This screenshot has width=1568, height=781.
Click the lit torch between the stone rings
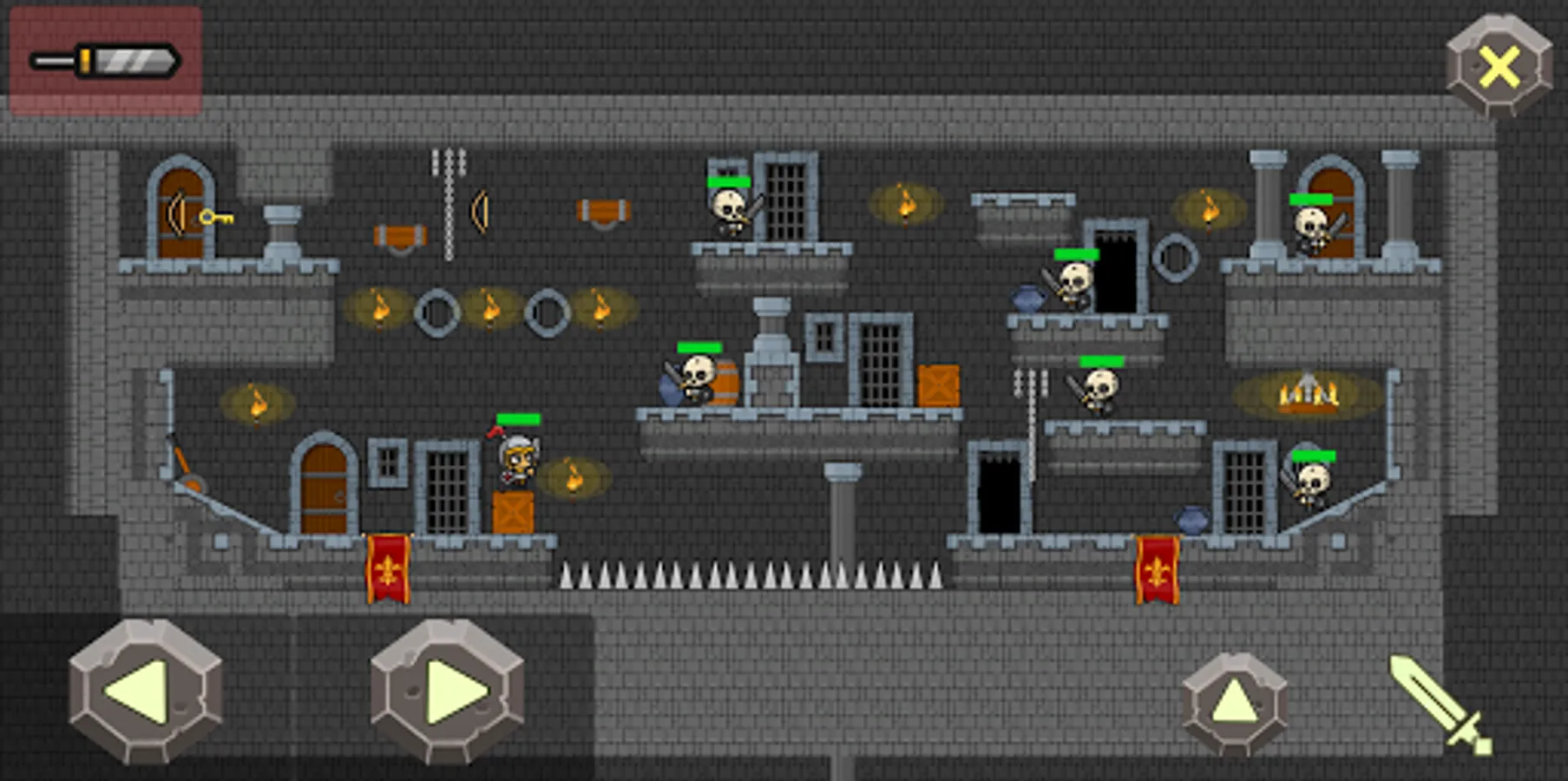[x=490, y=308]
